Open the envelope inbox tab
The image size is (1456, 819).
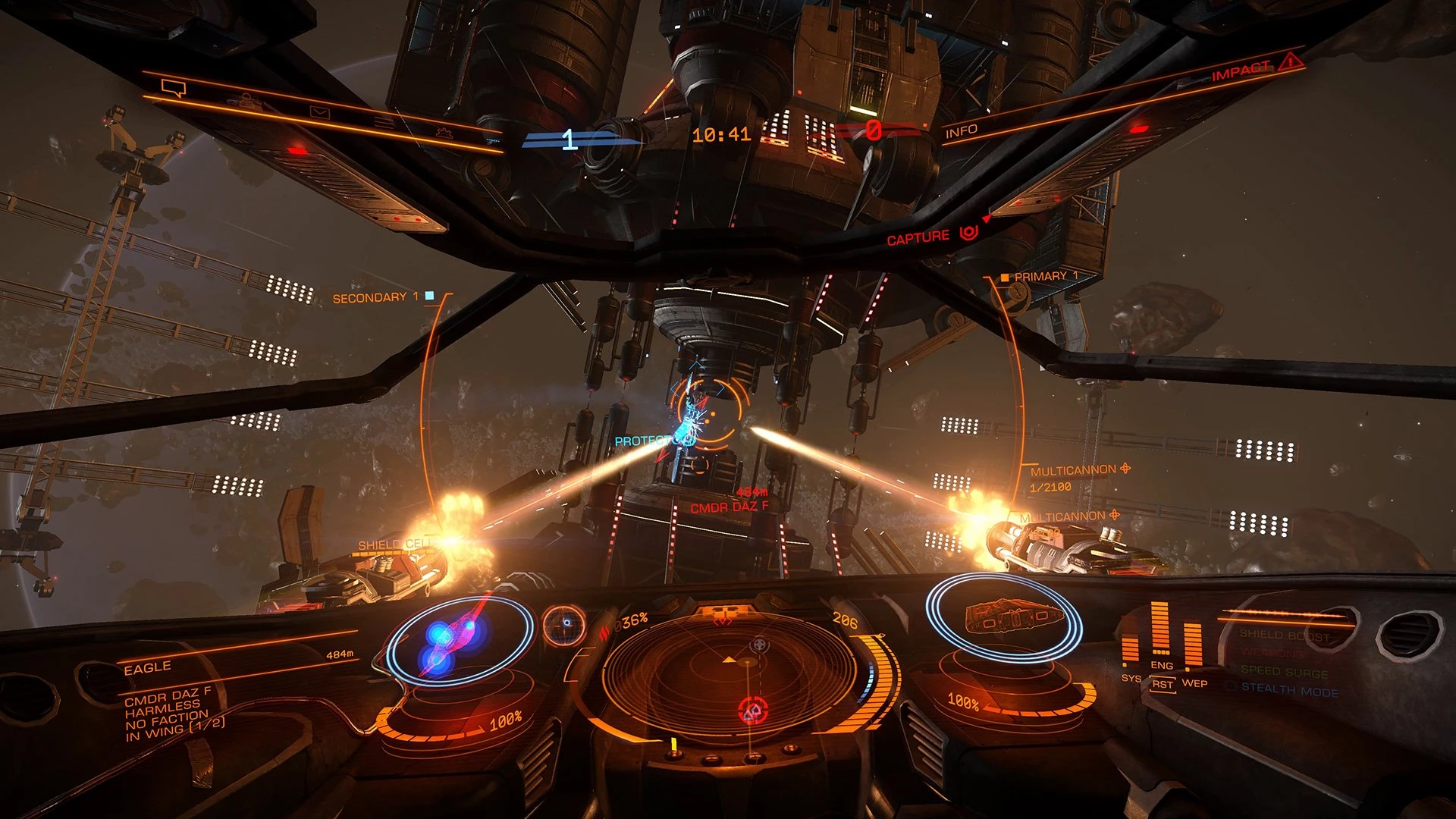(x=319, y=113)
